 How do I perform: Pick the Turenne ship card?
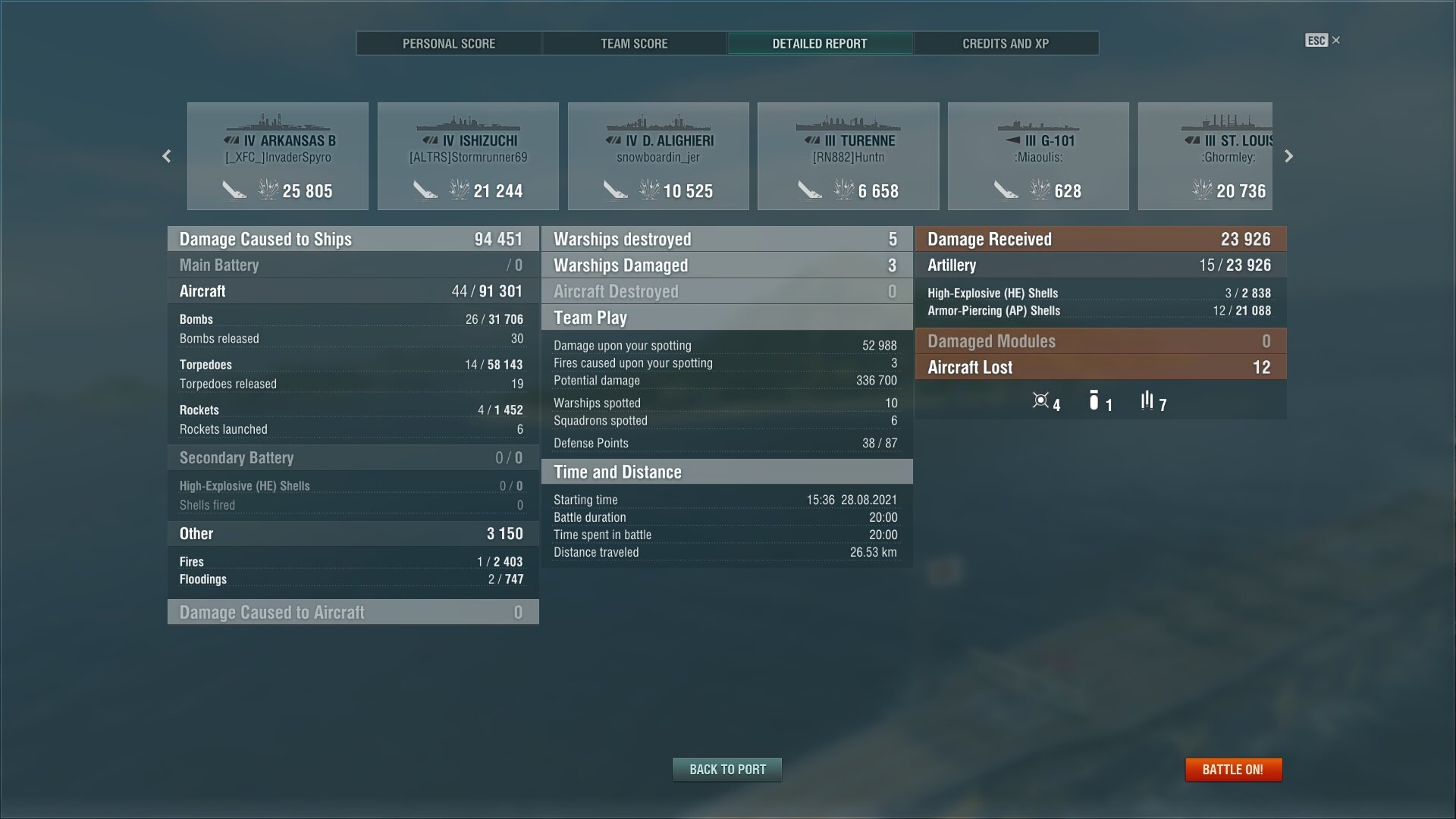(x=848, y=156)
